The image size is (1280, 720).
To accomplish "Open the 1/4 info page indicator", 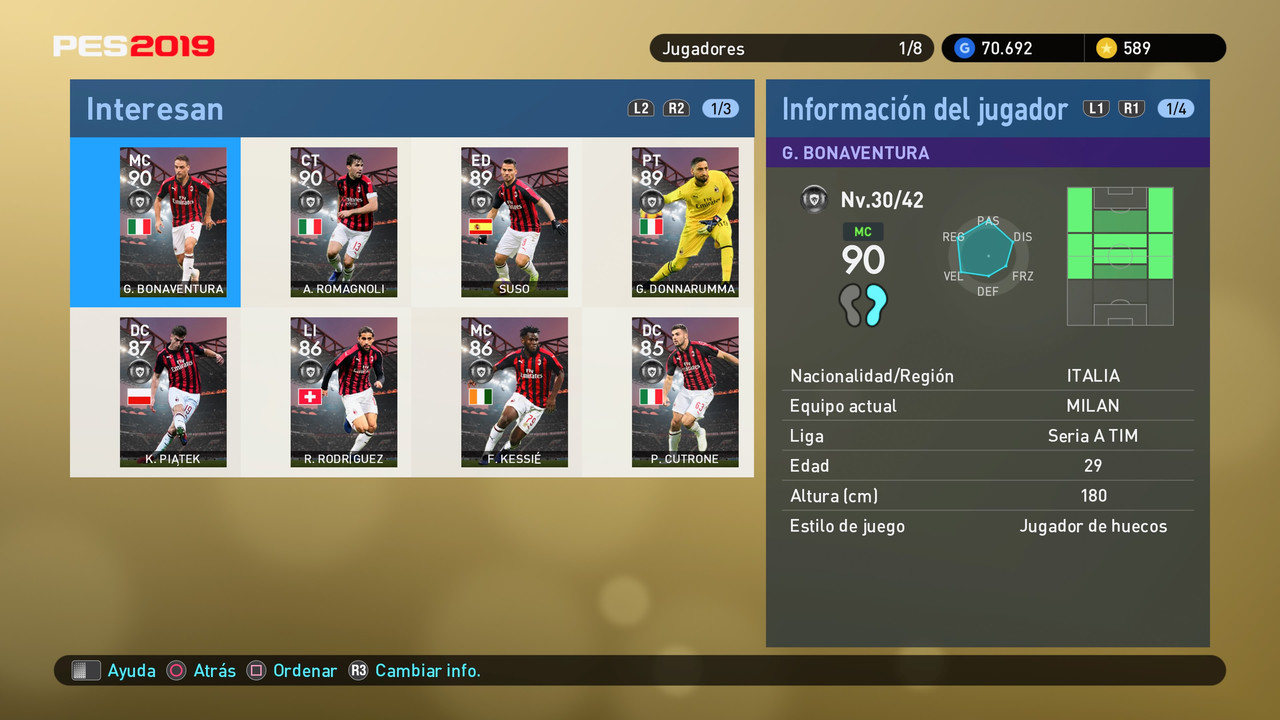I will pyautogui.click(x=1175, y=108).
